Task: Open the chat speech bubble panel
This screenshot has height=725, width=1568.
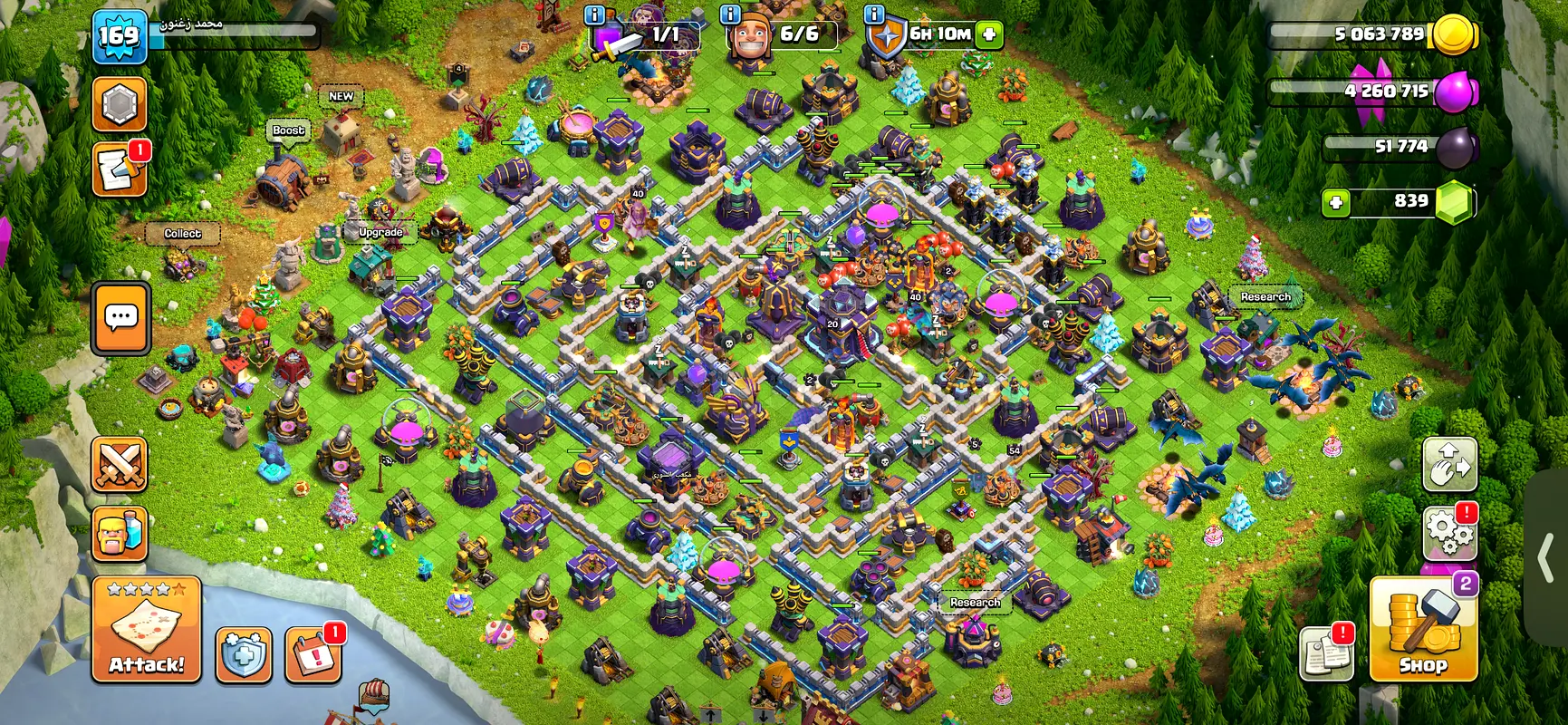Action: (x=120, y=317)
